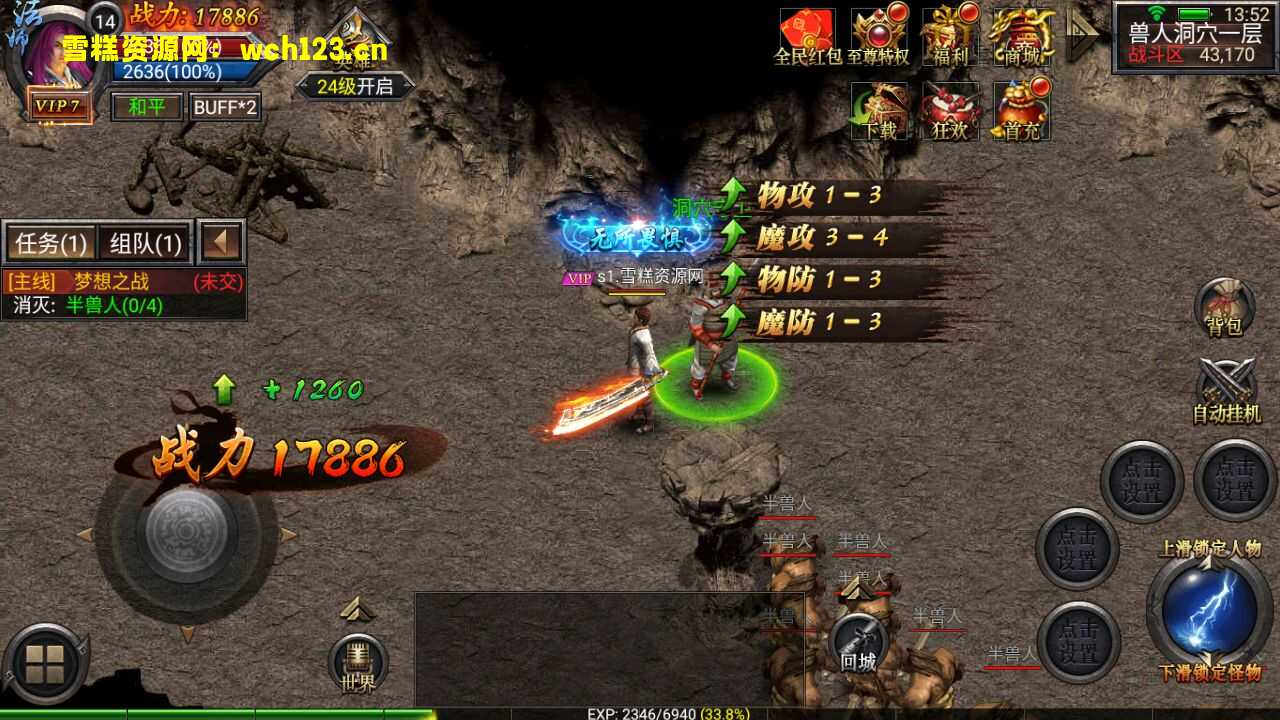Image resolution: width=1280 pixels, height=720 pixels.
Task: Open the 福利 welfare rewards
Action: click(950, 37)
